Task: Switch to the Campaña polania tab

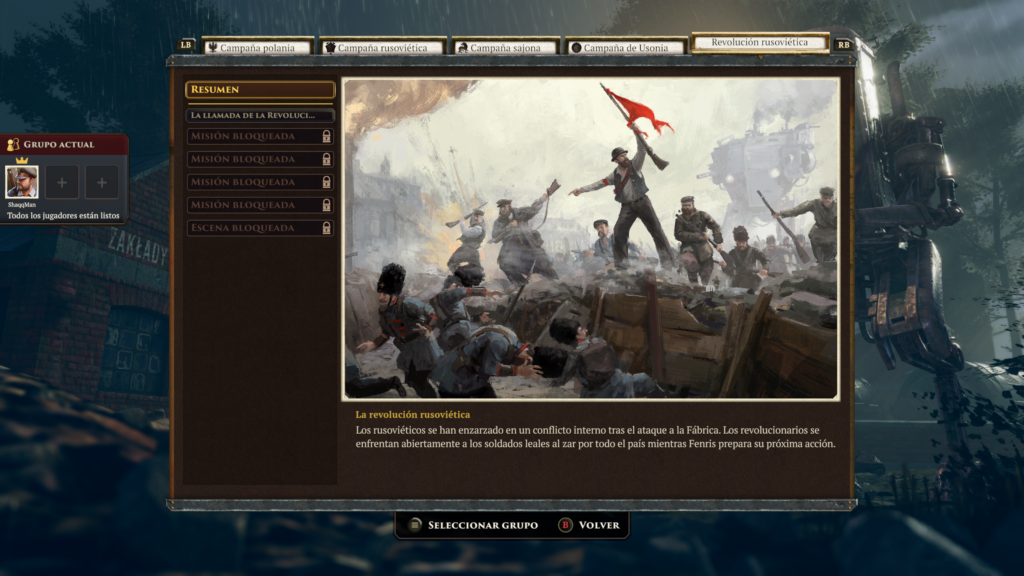Action: click(257, 47)
